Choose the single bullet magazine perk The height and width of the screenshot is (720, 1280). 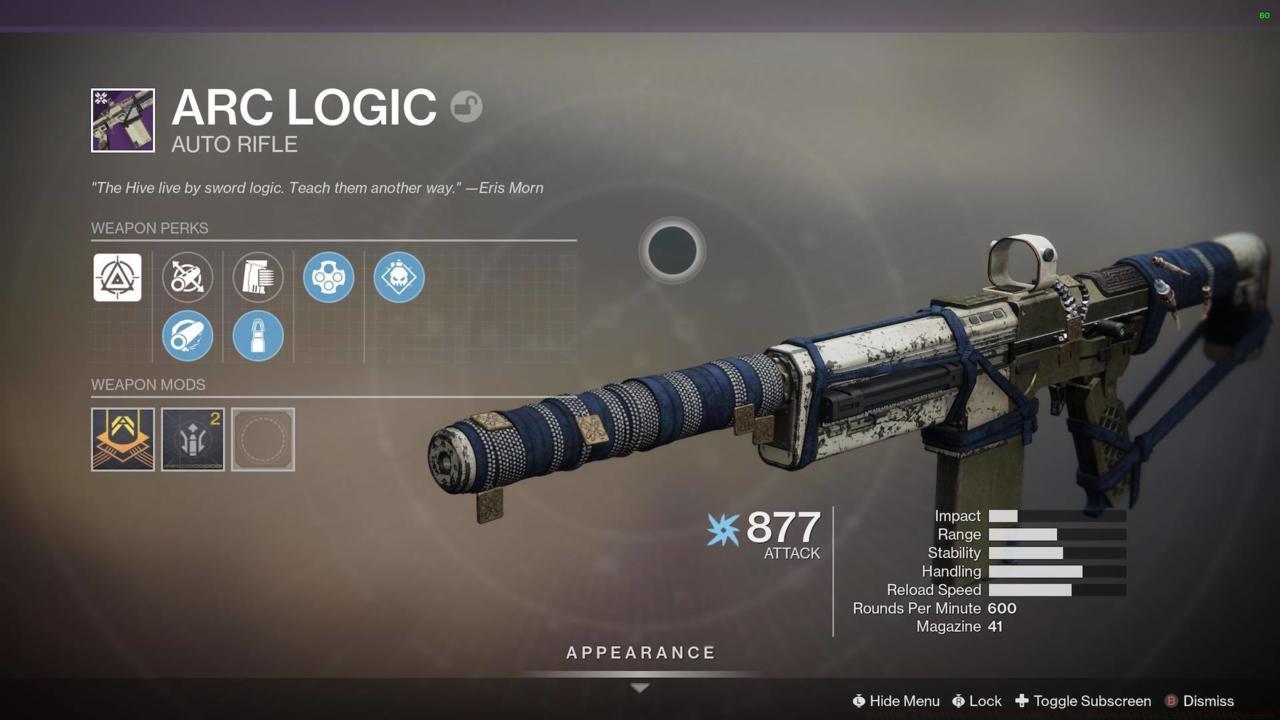pyautogui.click(x=258, y=335)
